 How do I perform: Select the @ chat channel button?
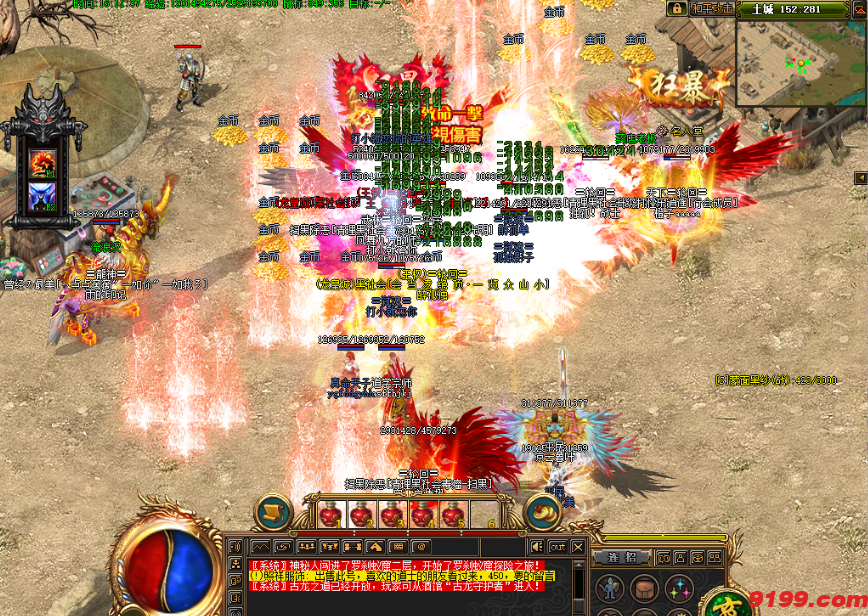pos(420,546)
